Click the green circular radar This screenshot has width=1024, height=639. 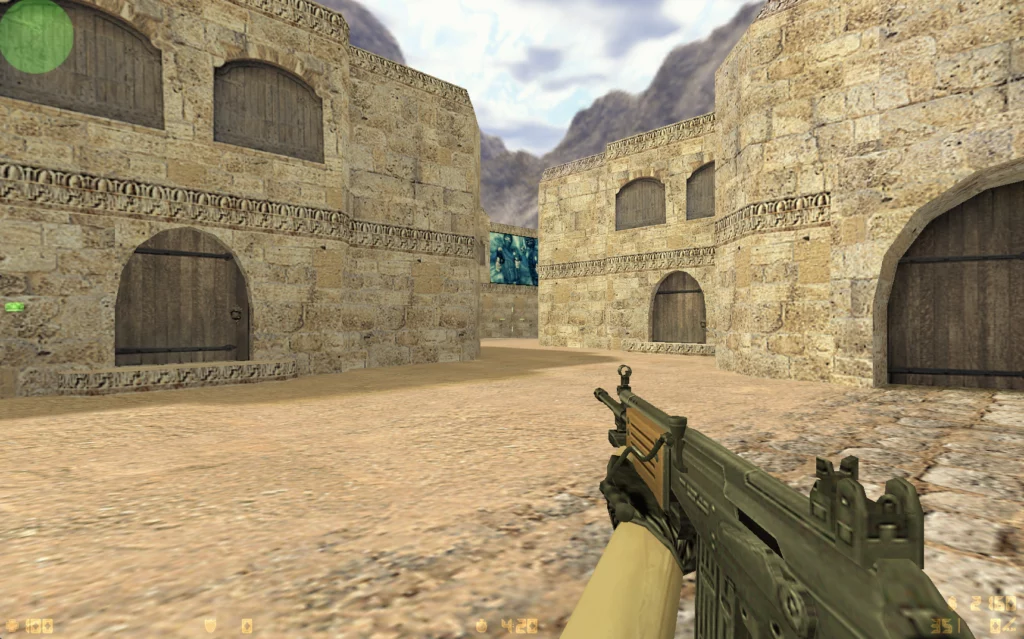tap(36, 36)
